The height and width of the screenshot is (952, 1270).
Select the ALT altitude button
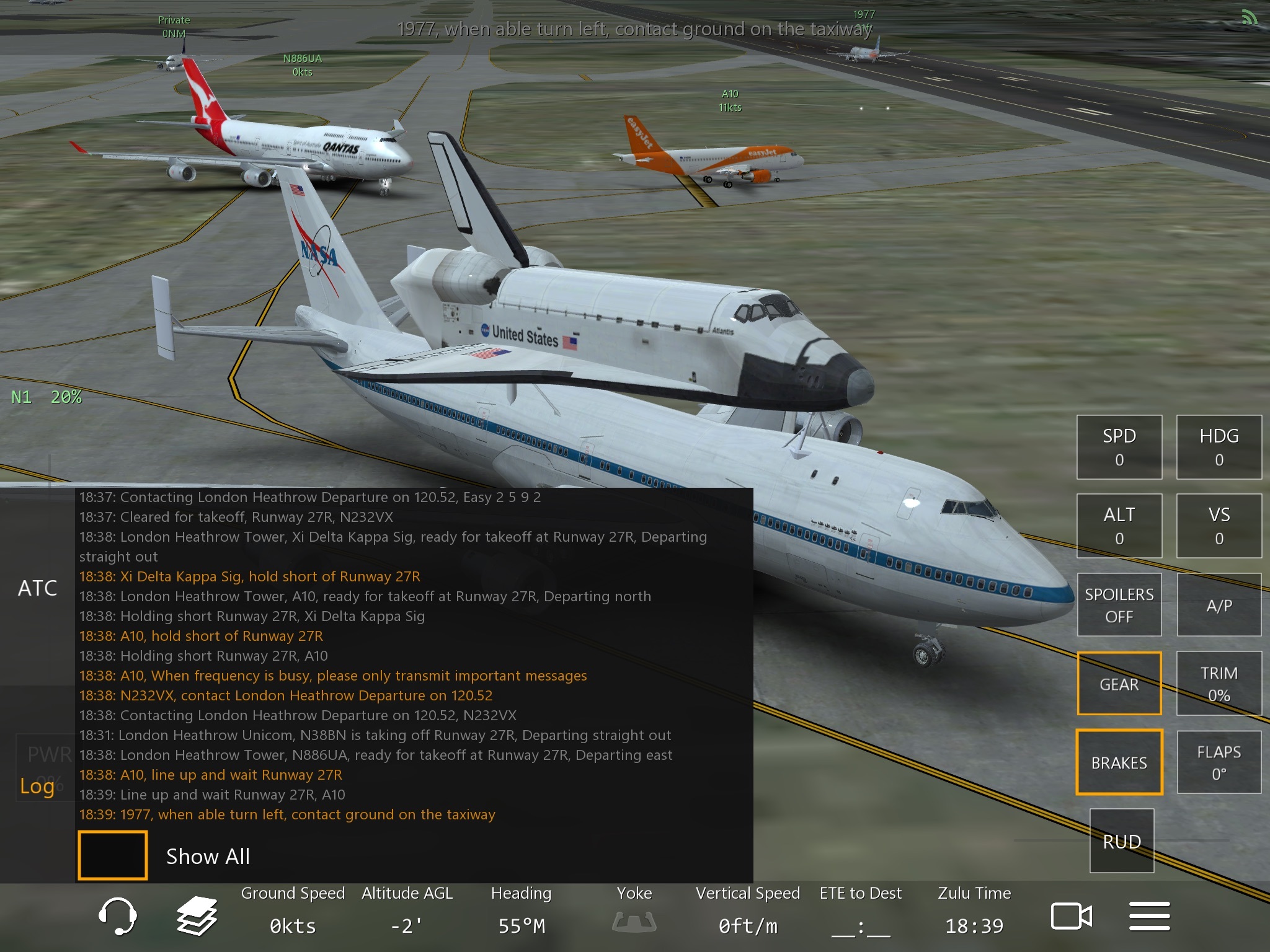point(1119,526)
